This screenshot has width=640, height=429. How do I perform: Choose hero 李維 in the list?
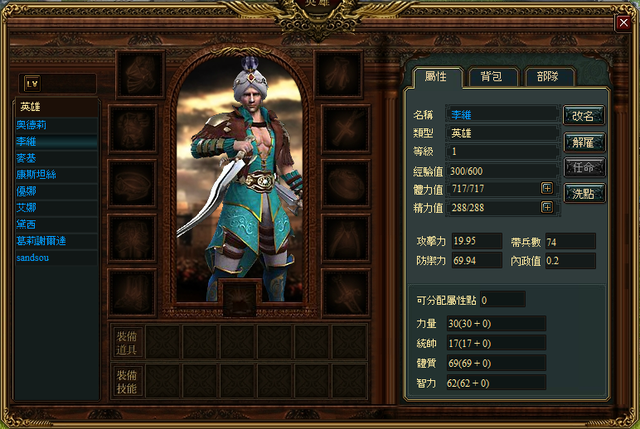(x=55, y=142)
